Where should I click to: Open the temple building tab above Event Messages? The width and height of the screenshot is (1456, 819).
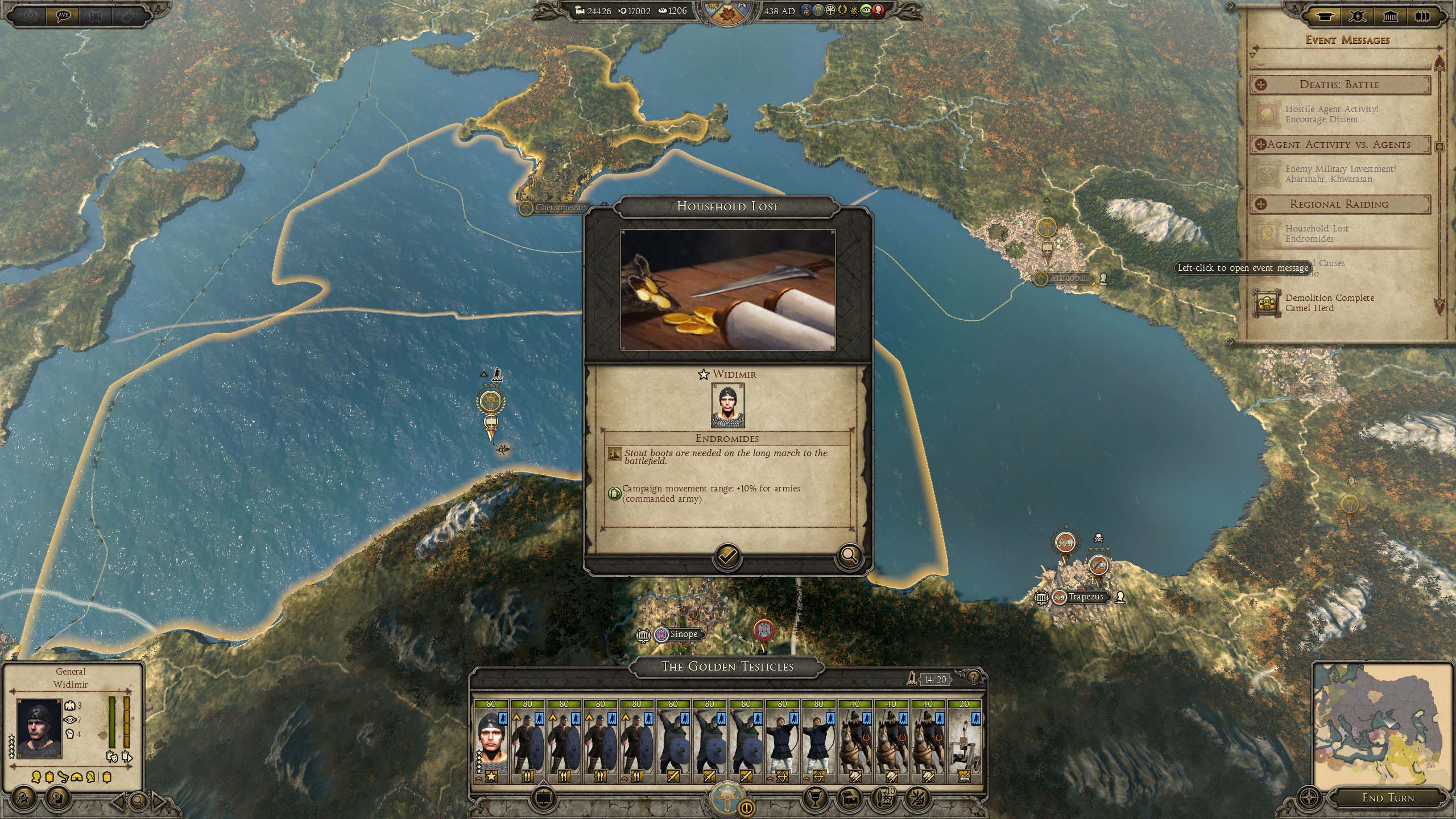1390,16
